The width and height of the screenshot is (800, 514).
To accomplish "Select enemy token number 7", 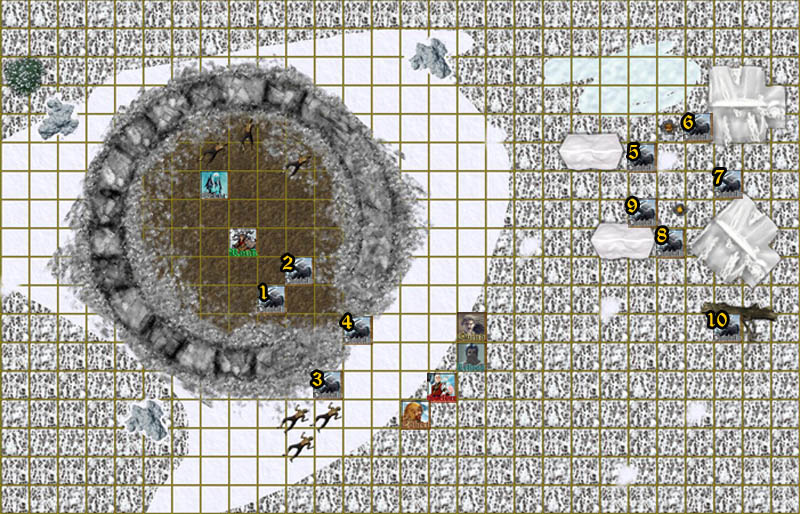I will tap(728, 183).
